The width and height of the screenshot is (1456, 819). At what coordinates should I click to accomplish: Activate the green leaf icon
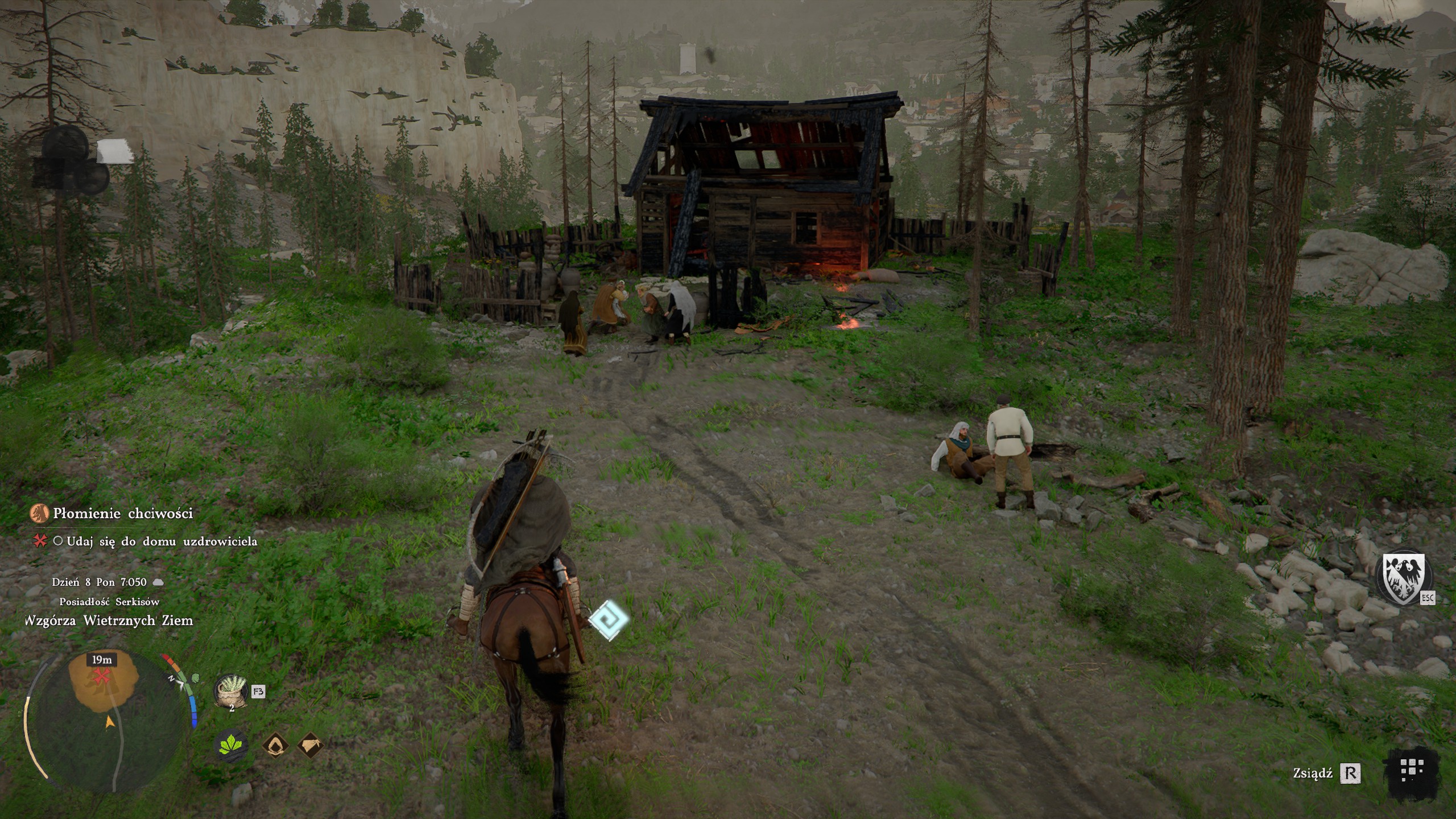click(231, 744)
